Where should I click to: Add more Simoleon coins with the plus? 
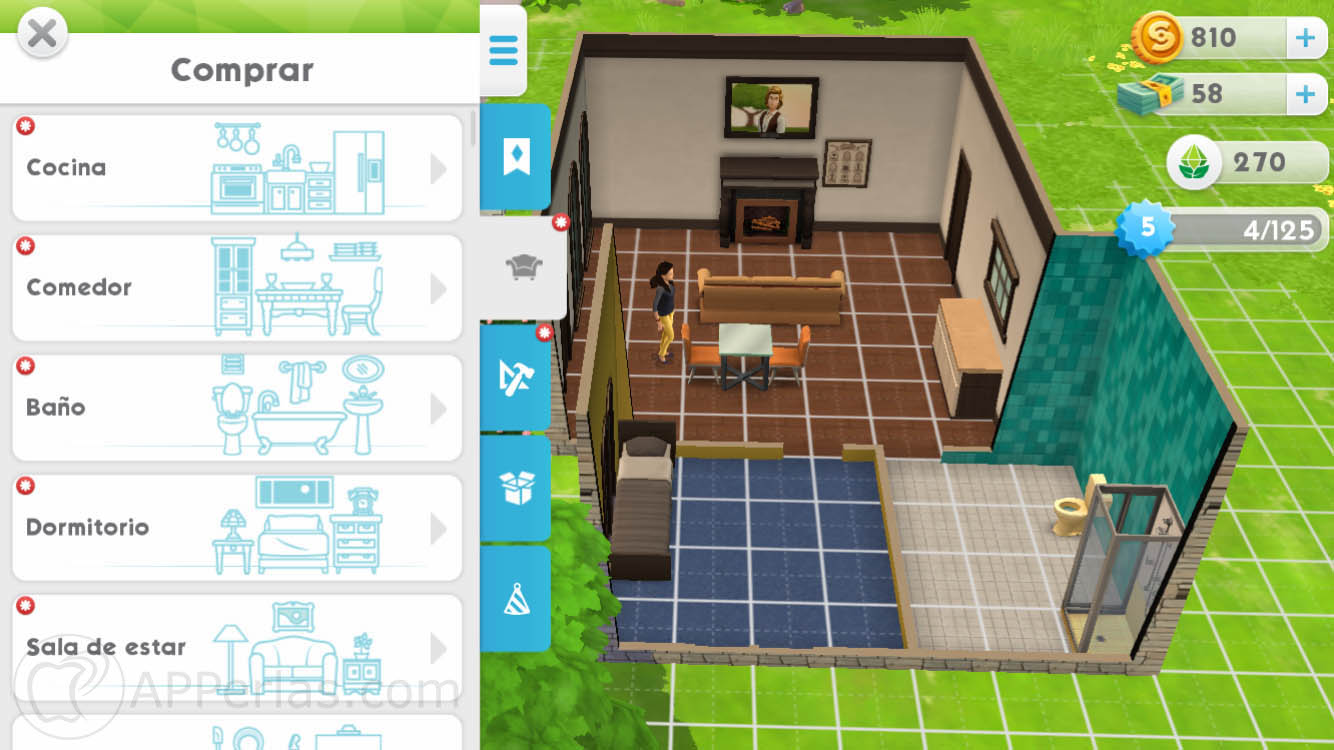(x=1305, y=38)
